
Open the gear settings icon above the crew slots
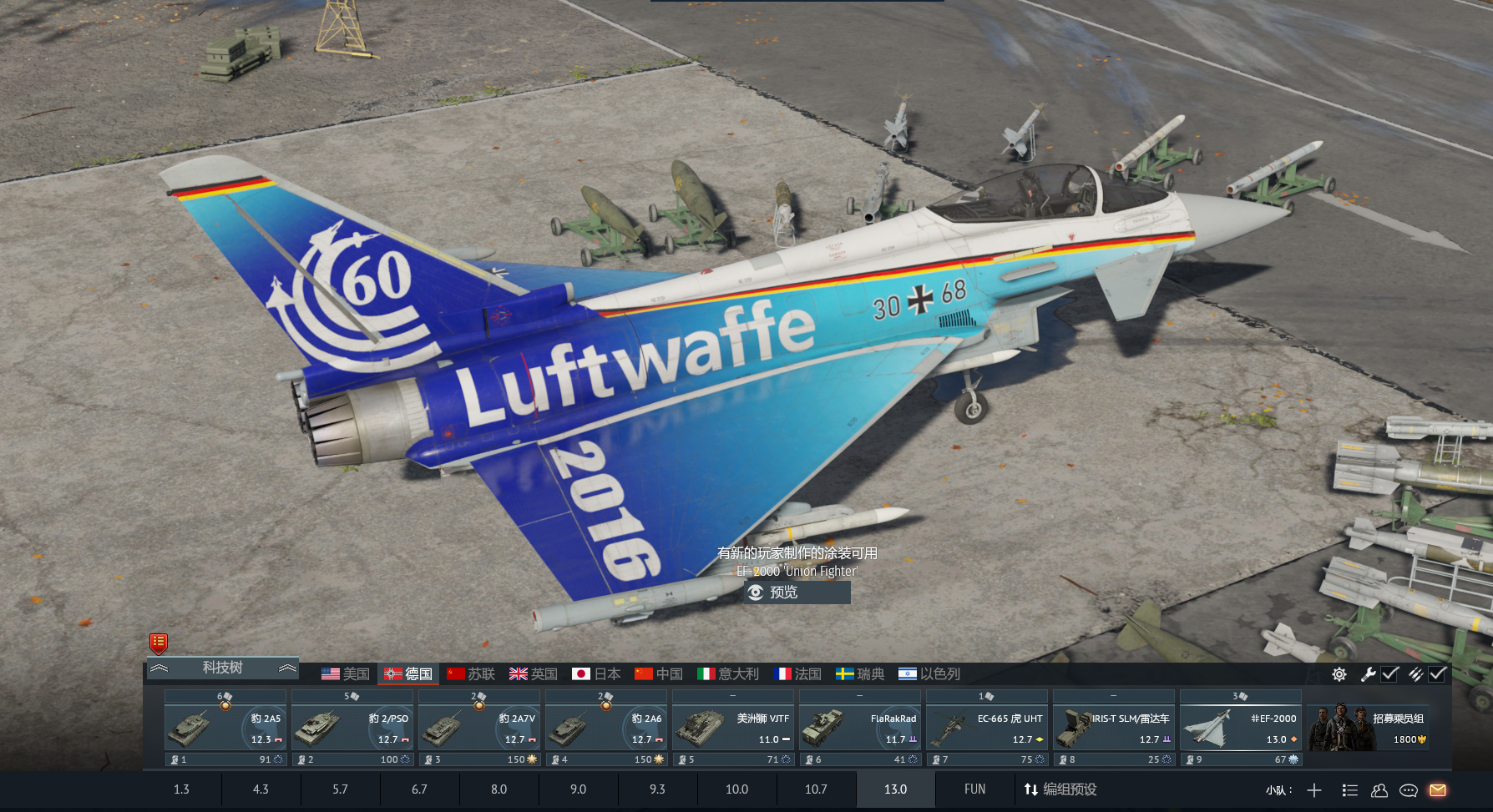(1339, 674)
